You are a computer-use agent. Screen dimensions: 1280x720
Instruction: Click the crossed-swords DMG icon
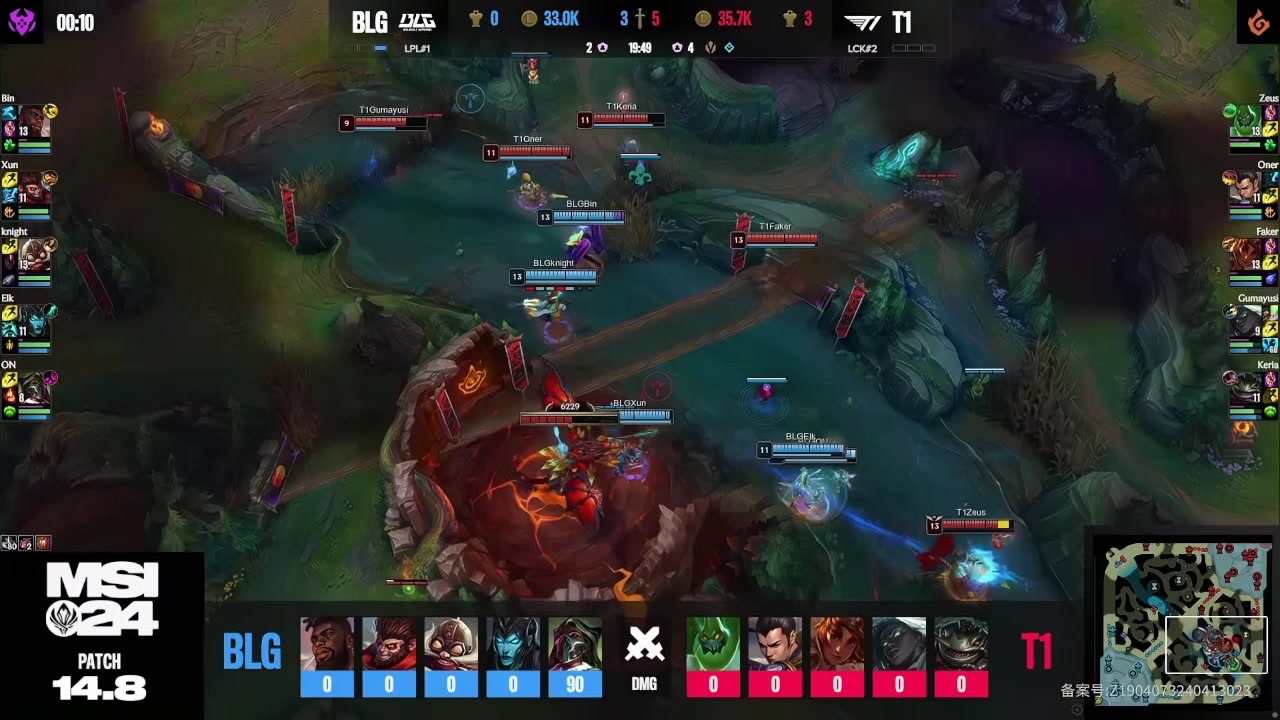(x=644, y=648)
